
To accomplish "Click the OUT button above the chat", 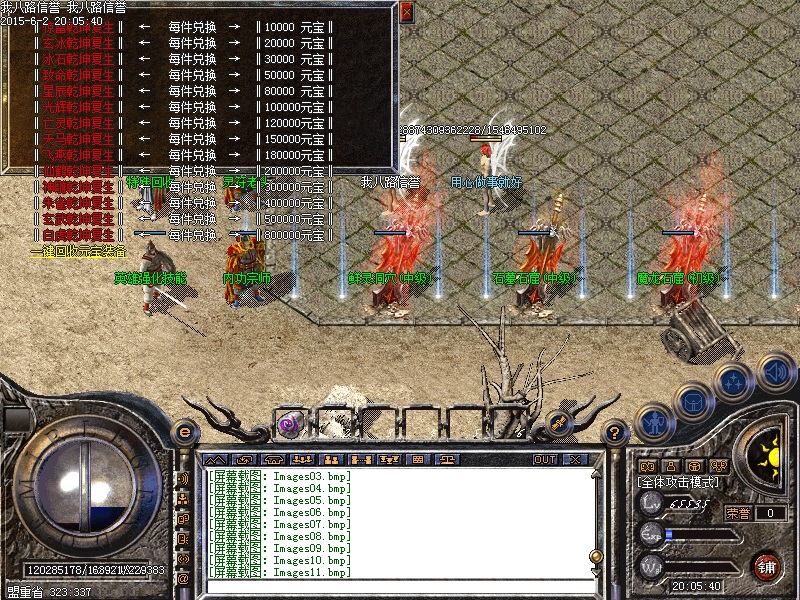I will (x=544, y=459).
